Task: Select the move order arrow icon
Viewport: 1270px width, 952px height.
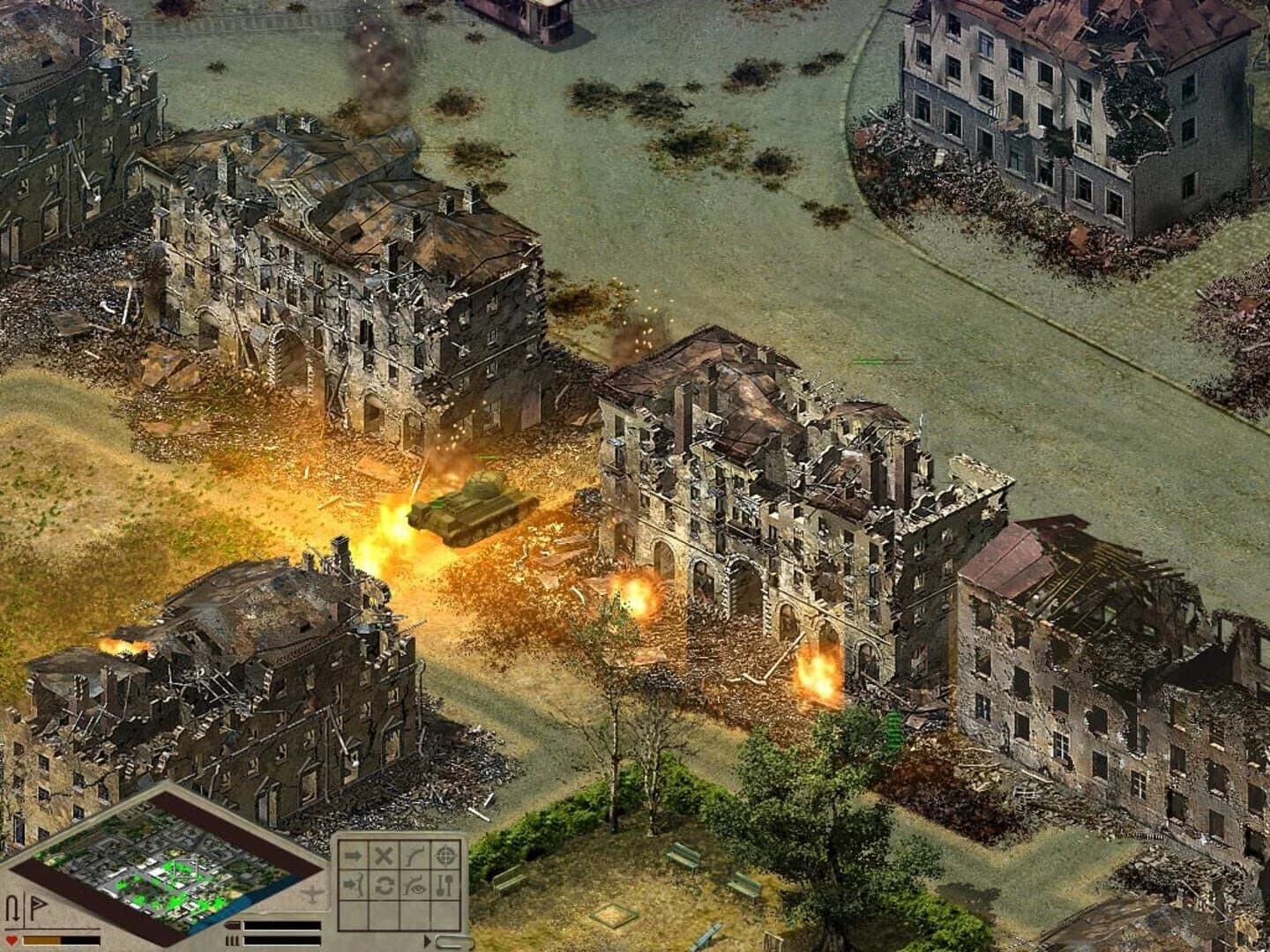Action: point(353,855)
